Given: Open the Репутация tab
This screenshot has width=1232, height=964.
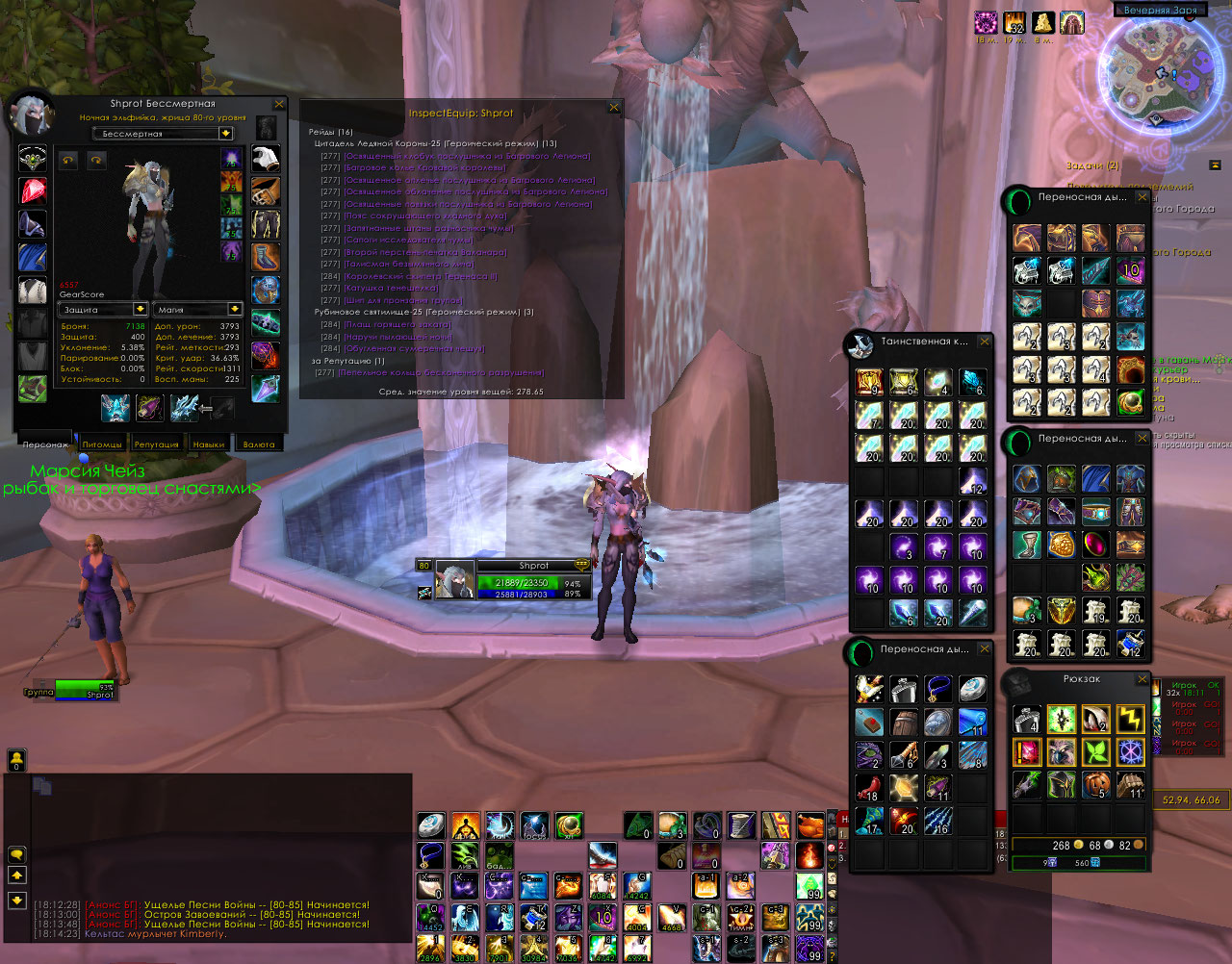Looking at the screenshot, I should 156,444.
